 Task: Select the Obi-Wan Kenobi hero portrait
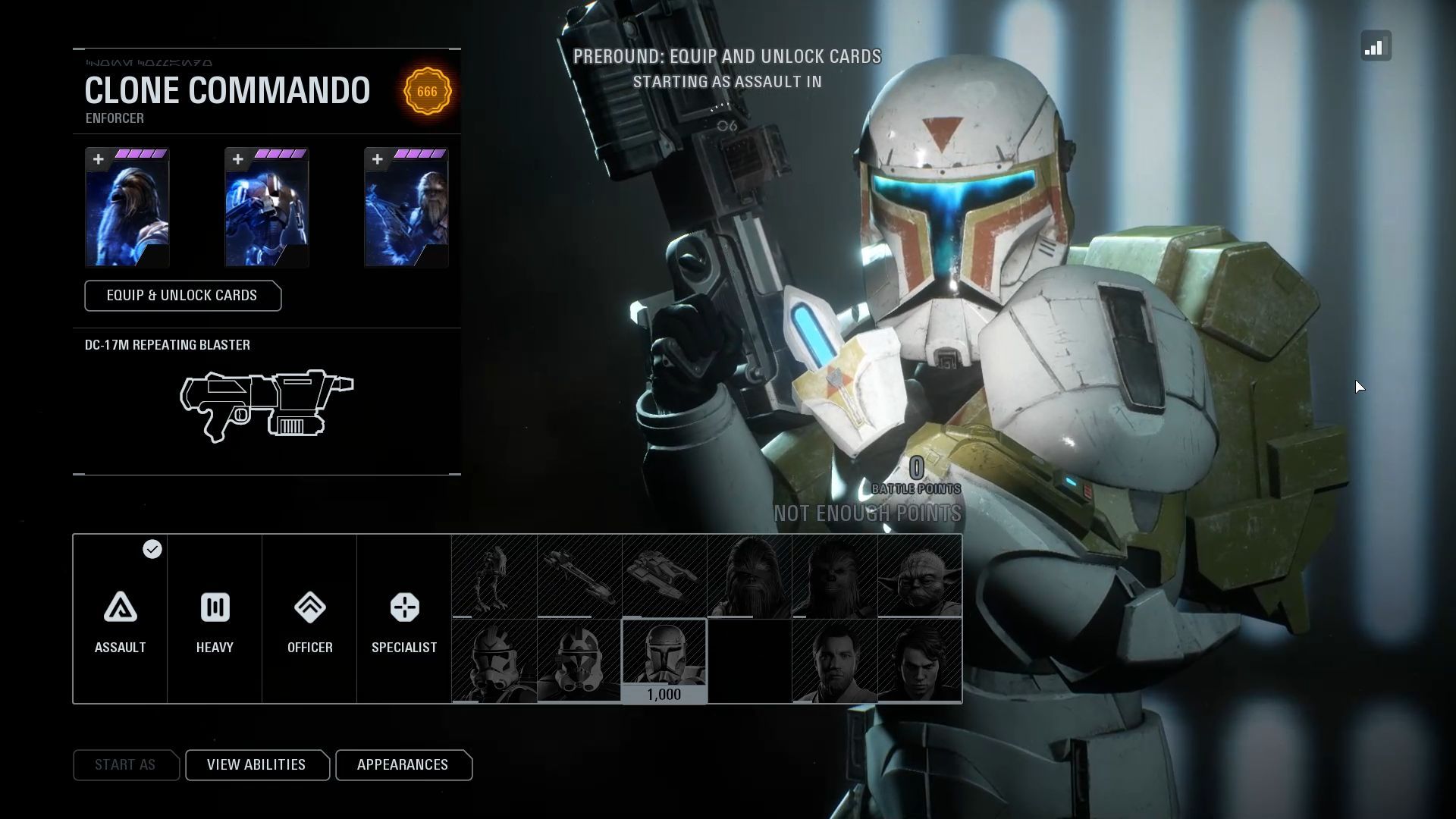[834, 661]
